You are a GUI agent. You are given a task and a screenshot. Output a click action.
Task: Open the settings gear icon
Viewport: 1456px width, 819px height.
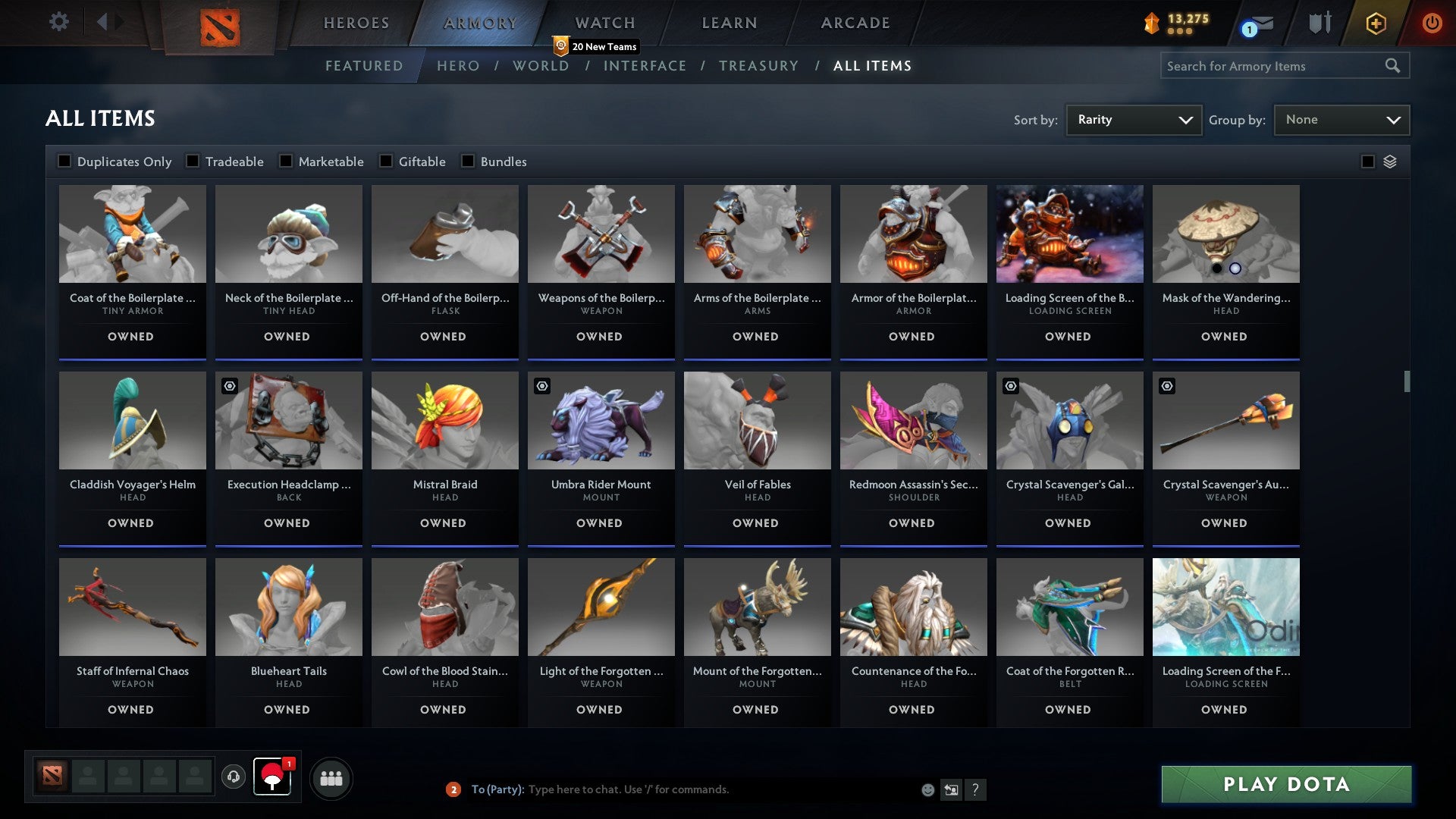coord(58,22)
